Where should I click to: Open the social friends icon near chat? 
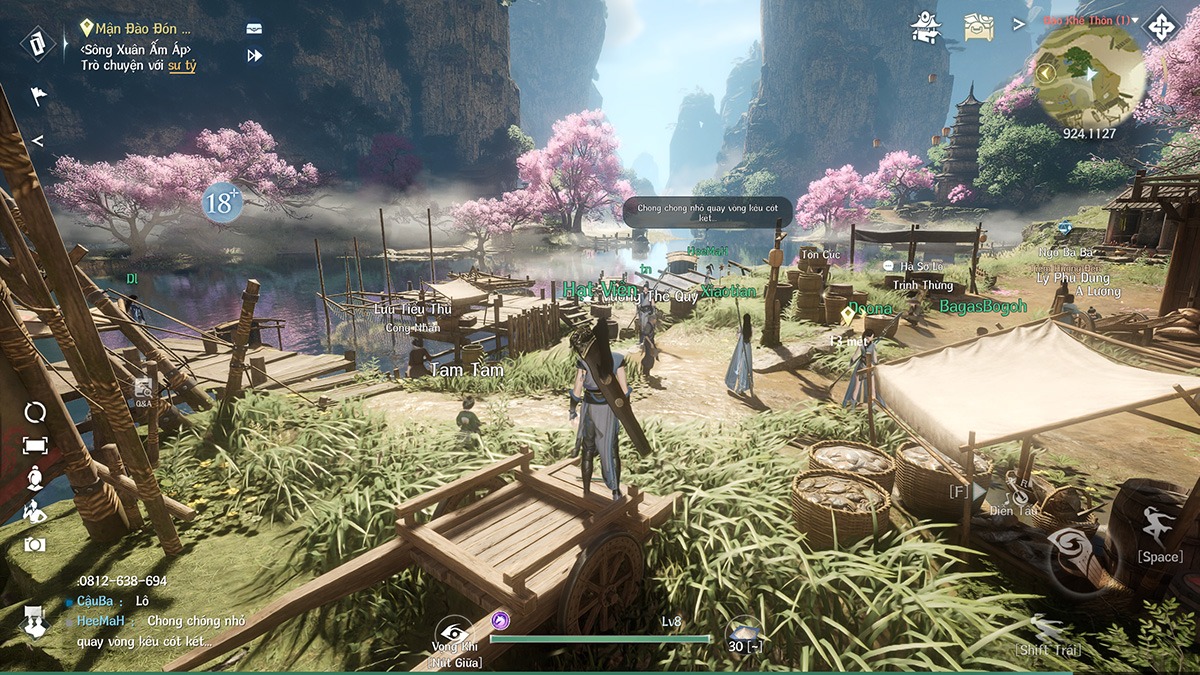pos(36,623)
